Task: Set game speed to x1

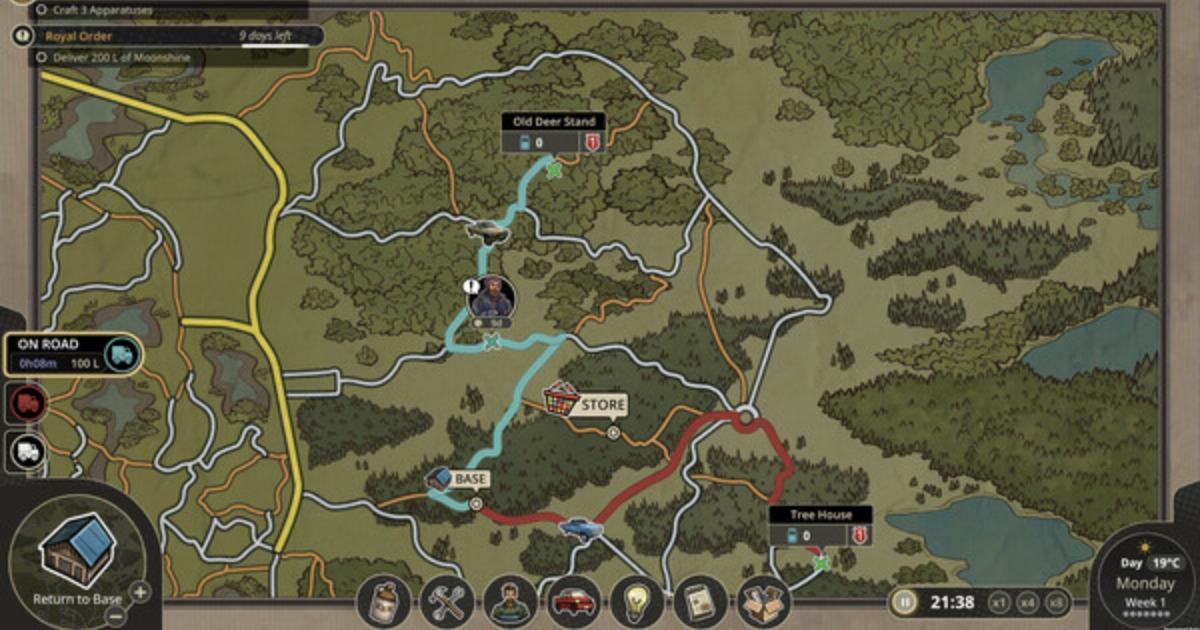Action: point(998,602)
